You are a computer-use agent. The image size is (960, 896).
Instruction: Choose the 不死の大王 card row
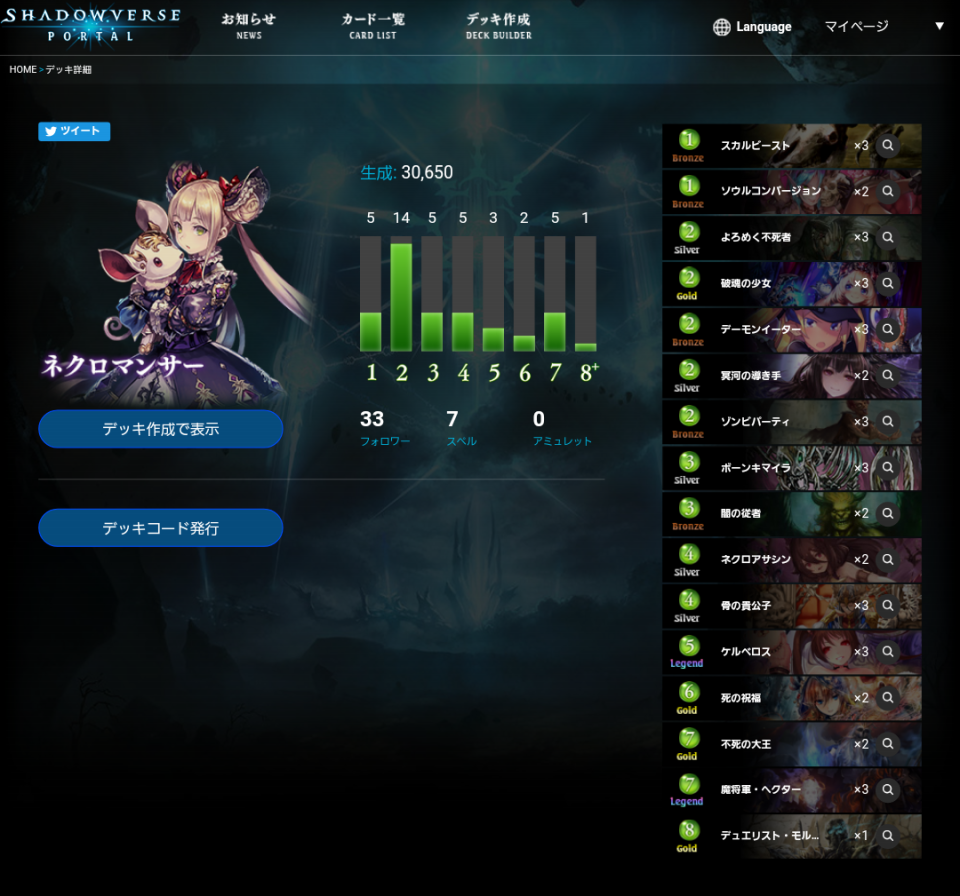coord(770,744)
